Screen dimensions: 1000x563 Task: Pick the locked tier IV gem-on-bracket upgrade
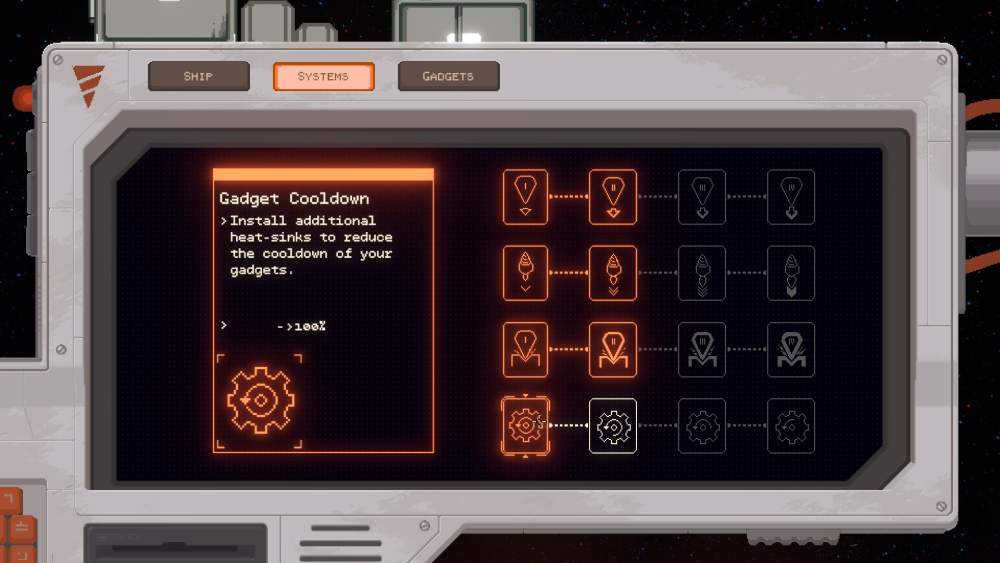pyautogui.click(x=791, y=349)
